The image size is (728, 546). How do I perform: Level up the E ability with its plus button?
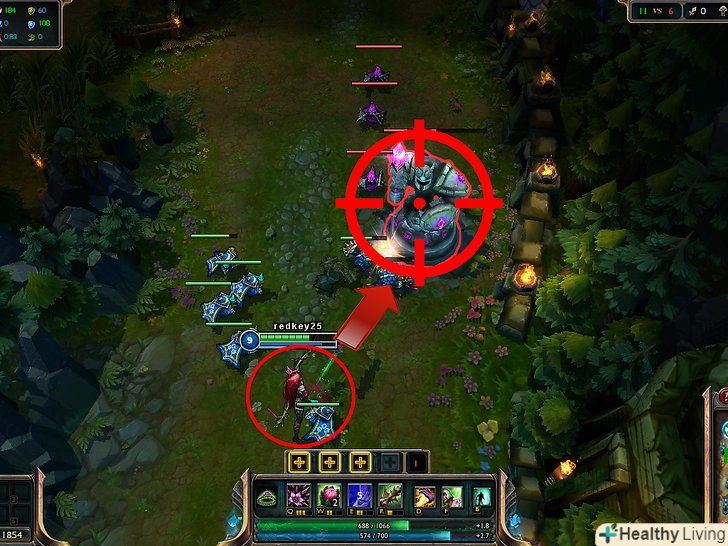(360, 462)
